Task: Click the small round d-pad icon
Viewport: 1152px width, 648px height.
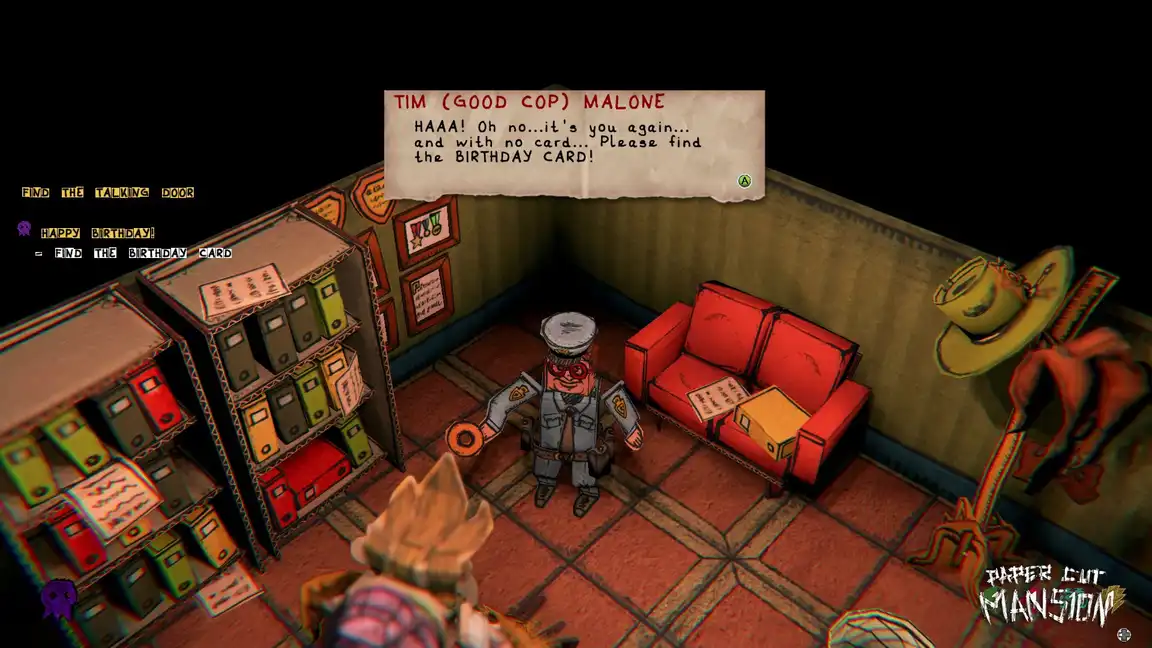Action: coord(1124,634)
